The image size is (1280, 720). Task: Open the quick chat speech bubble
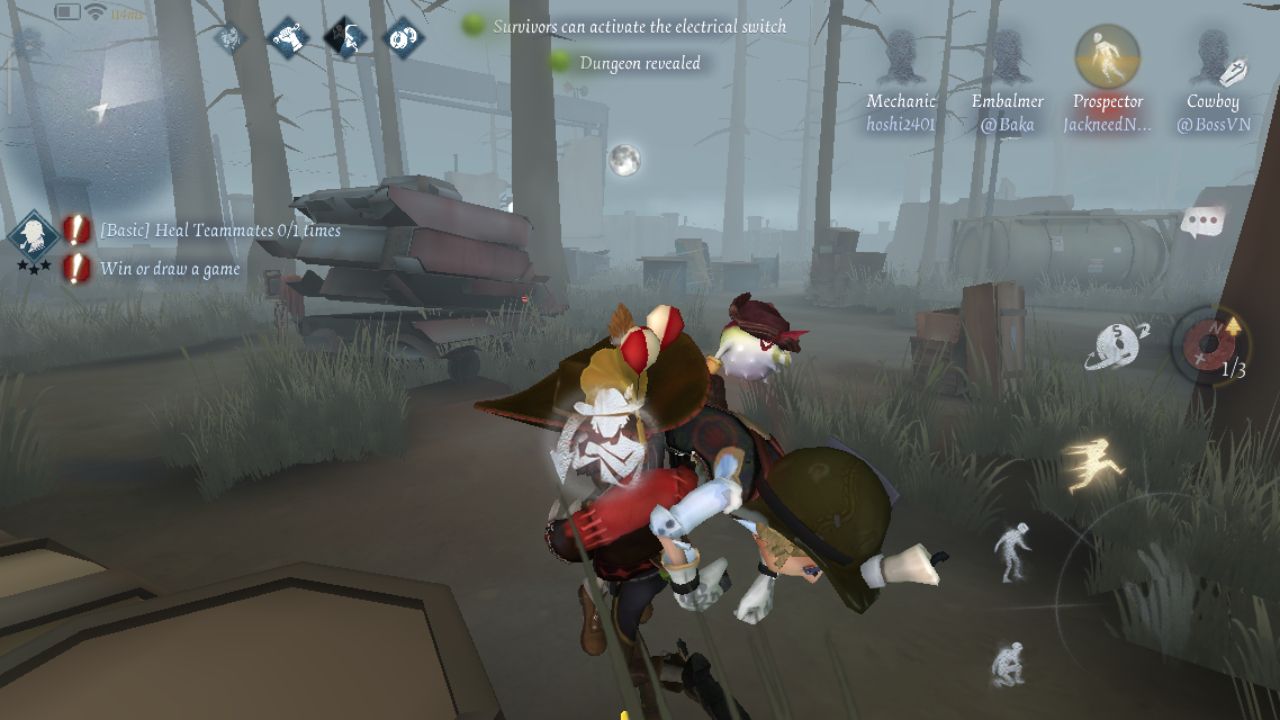point(1202,222)
